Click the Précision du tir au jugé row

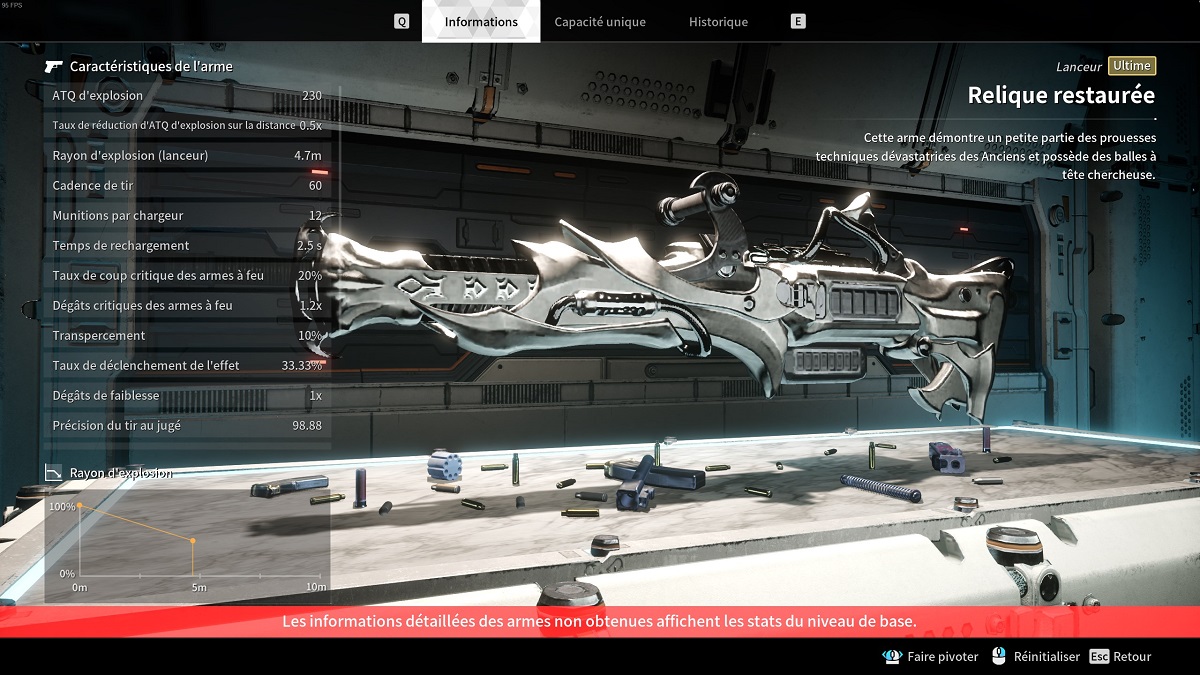(x=187, y=426)
